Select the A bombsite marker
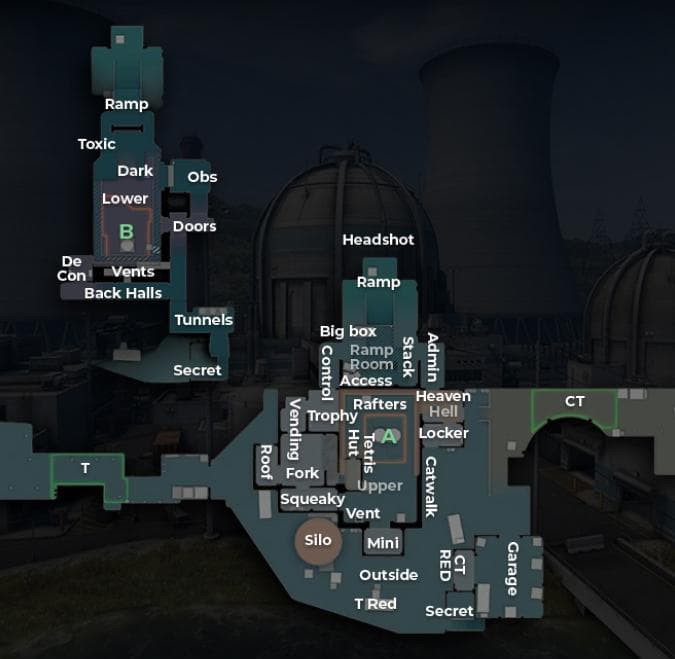Image resolution: width=675 pixels, height=659 pixels. 390,436
